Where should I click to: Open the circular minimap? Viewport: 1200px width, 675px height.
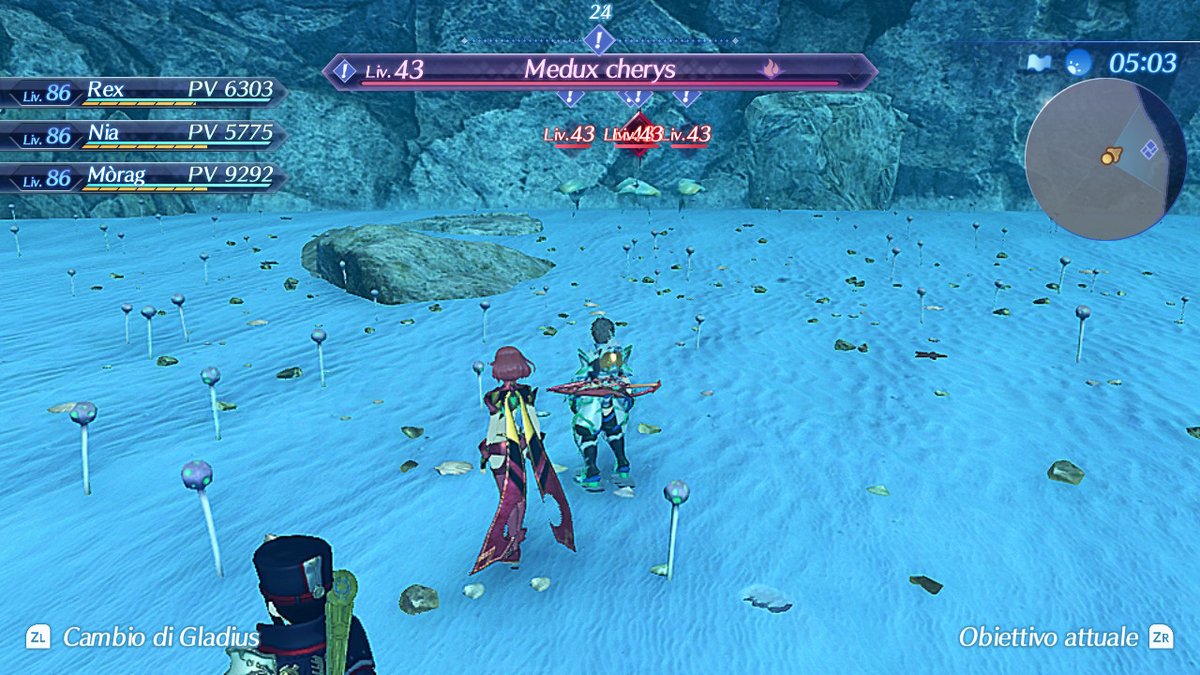1105,159
